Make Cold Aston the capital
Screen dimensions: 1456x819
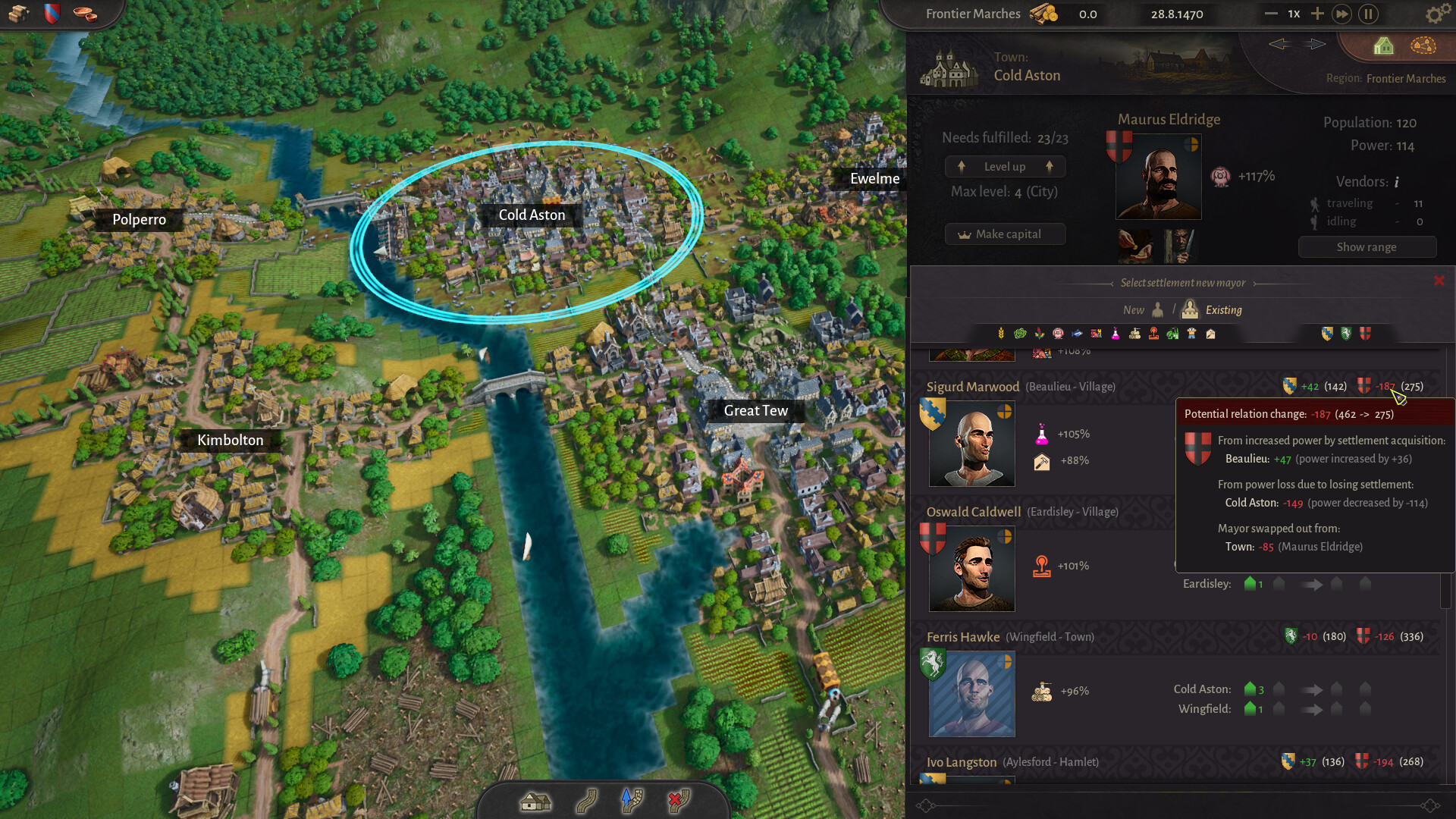[1005, 234]
